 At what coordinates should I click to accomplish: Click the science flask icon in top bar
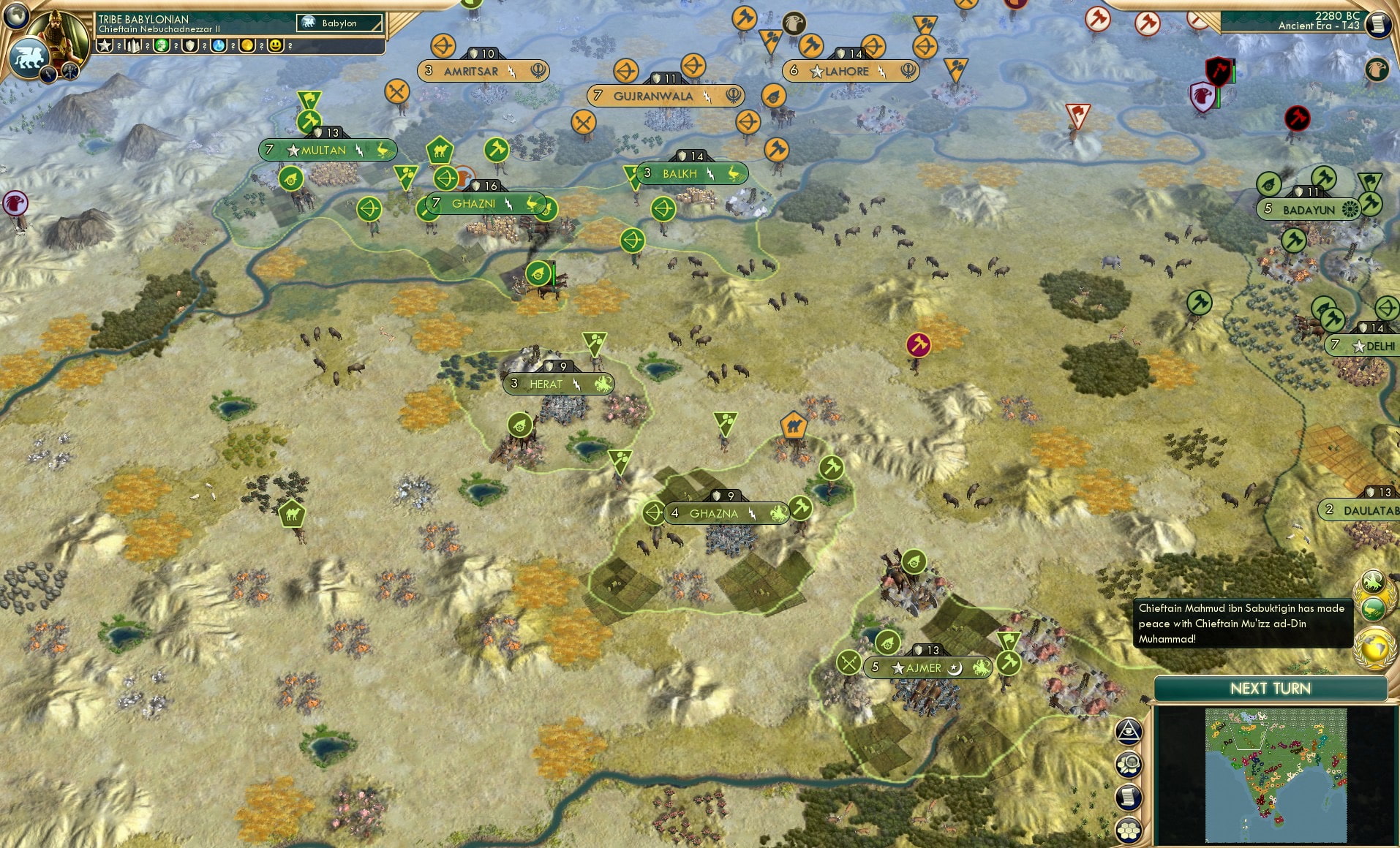[x=220, y=45]
